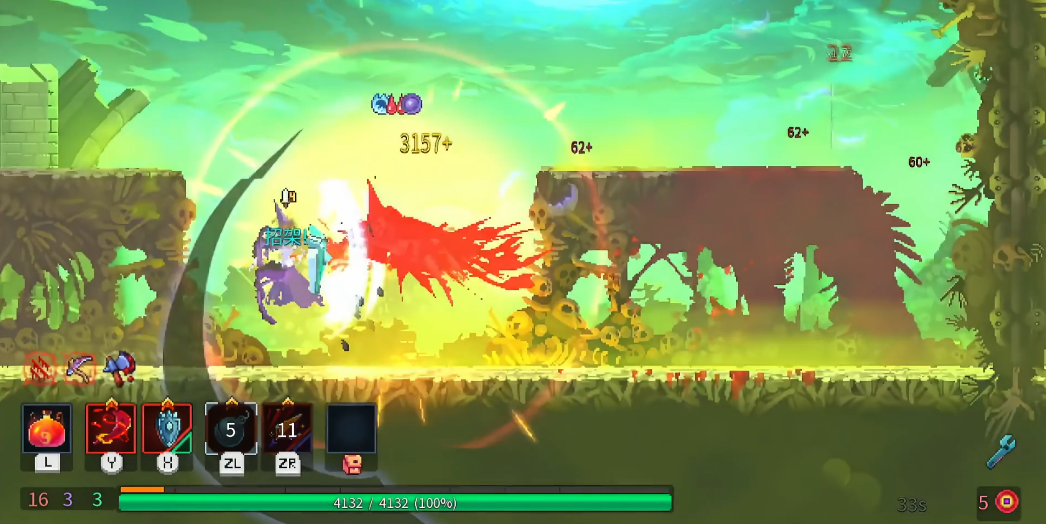Choose the red swirling weapon slot
This screenshot has height=524, width=1046.
pyautogui.click(x=110, y=429)
